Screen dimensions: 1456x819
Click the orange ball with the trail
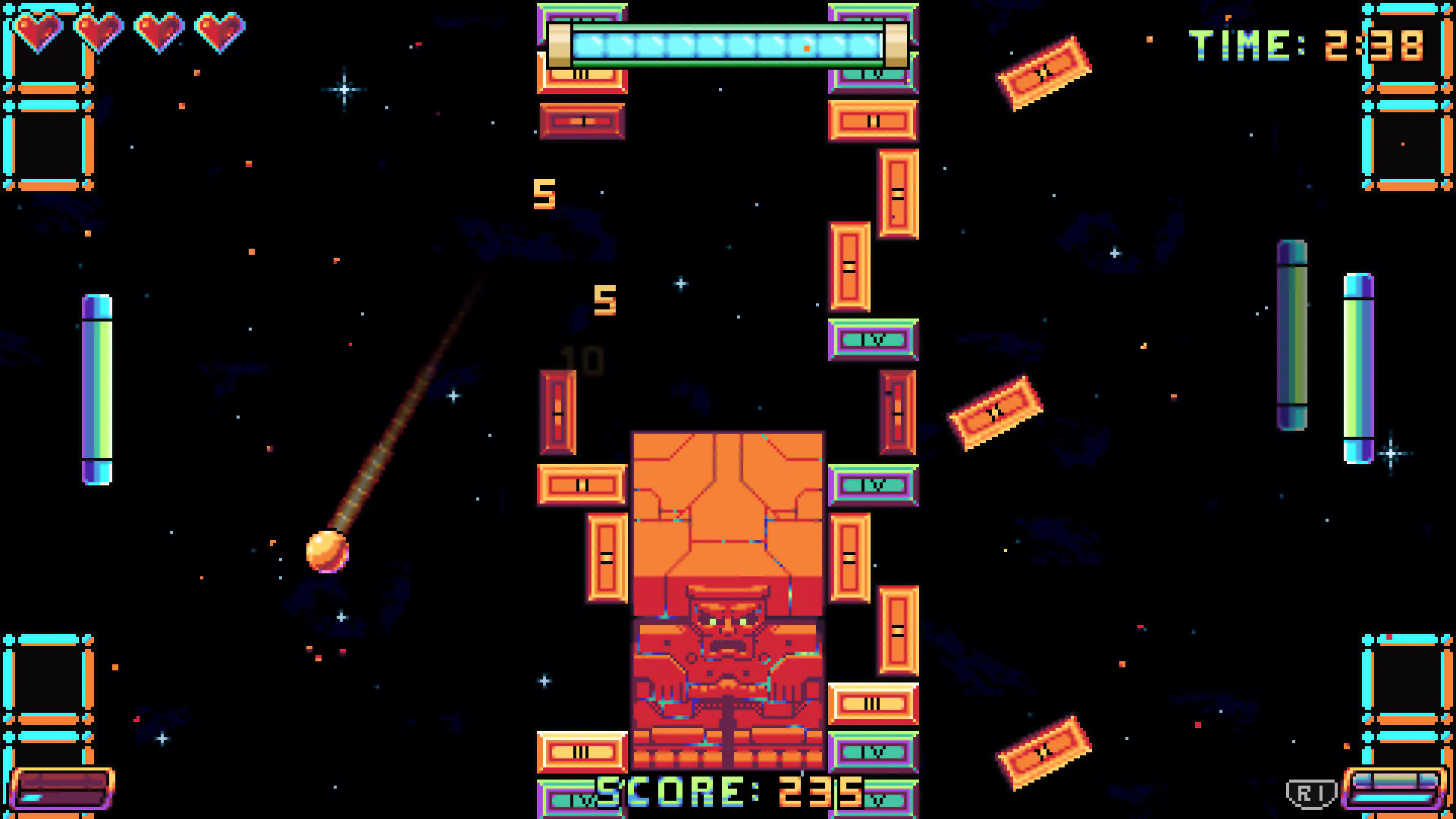tap(326, 550)
